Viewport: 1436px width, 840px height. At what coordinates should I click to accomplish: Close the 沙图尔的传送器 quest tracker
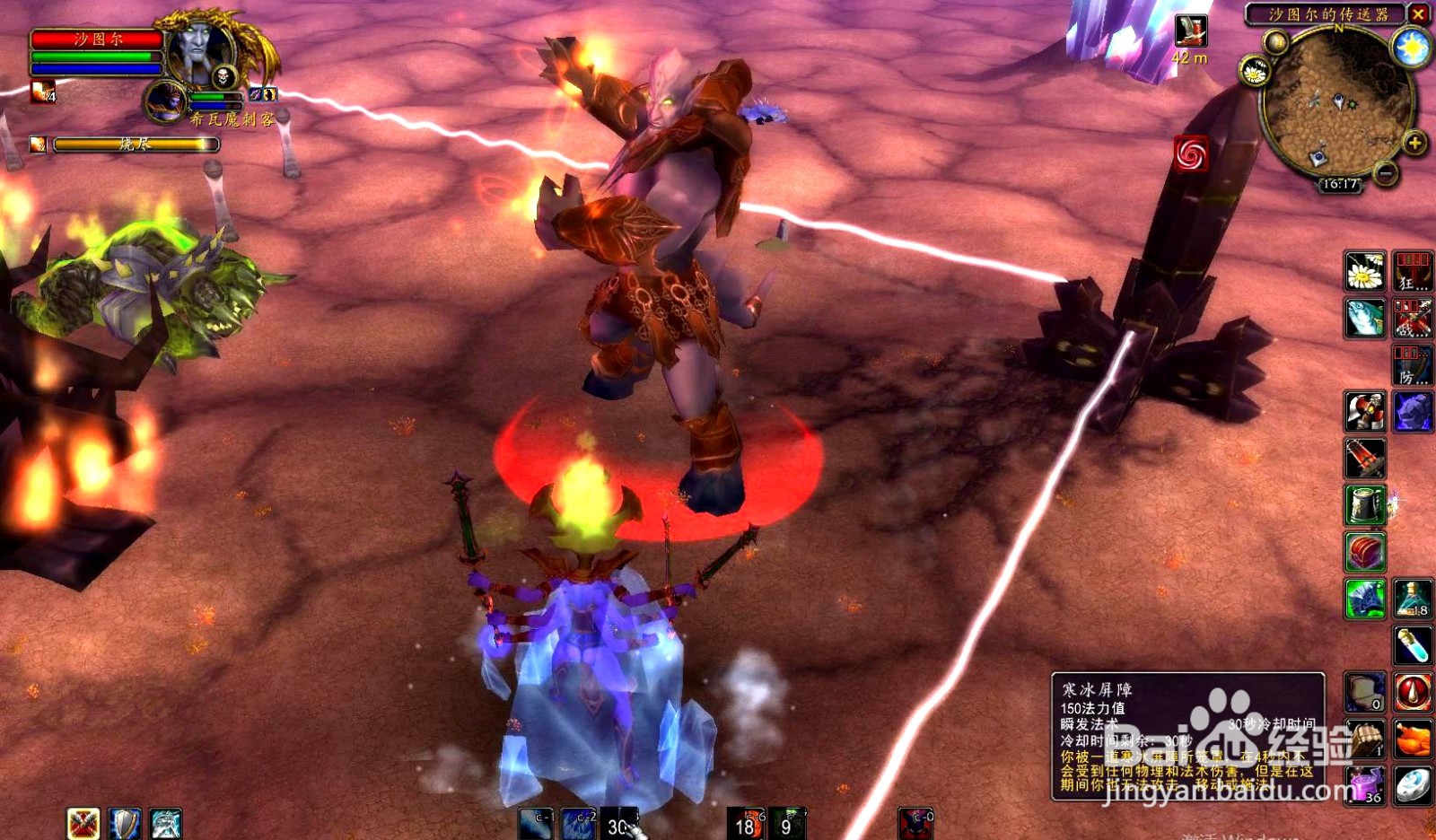click(x=1417, y=14)
